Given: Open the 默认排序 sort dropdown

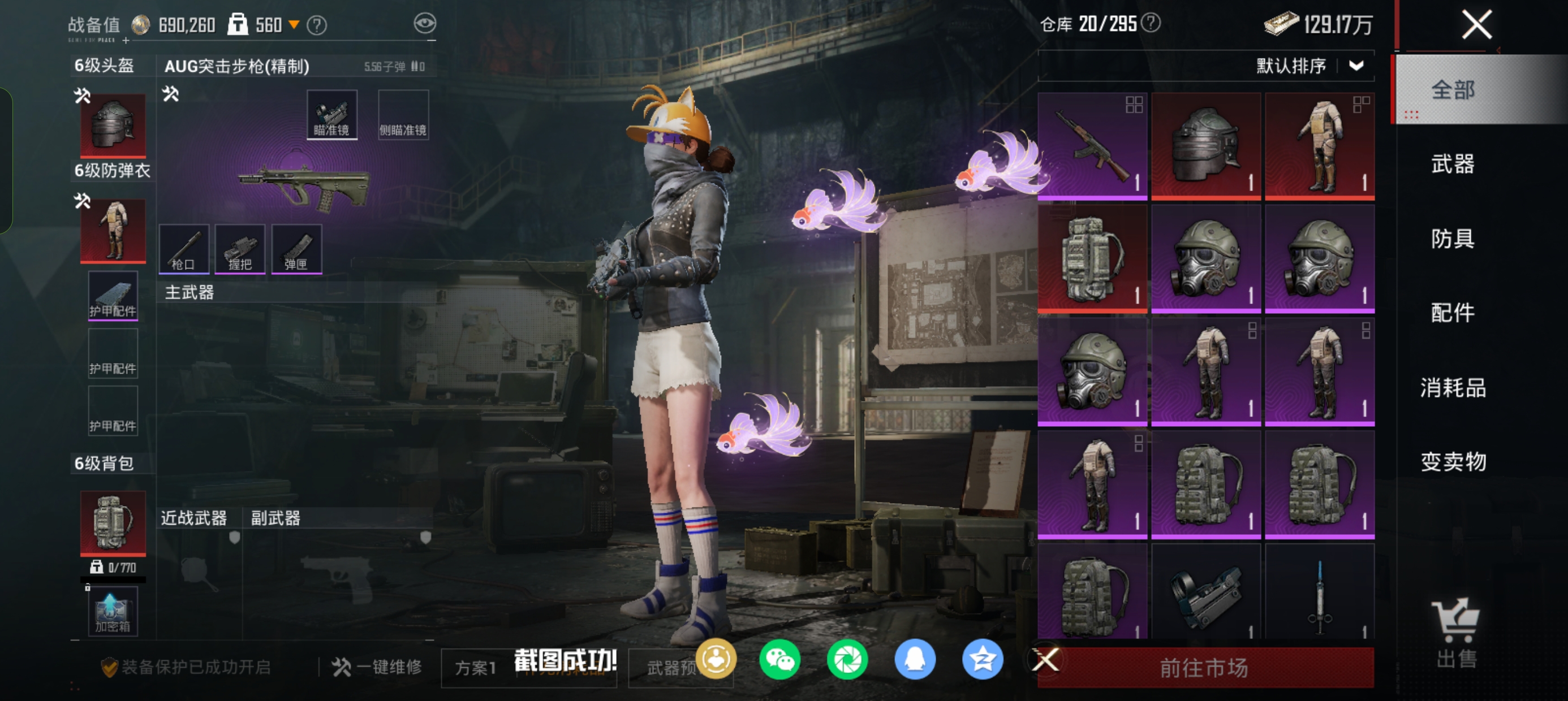Looking at the screenshot, I should point(1309,66).
